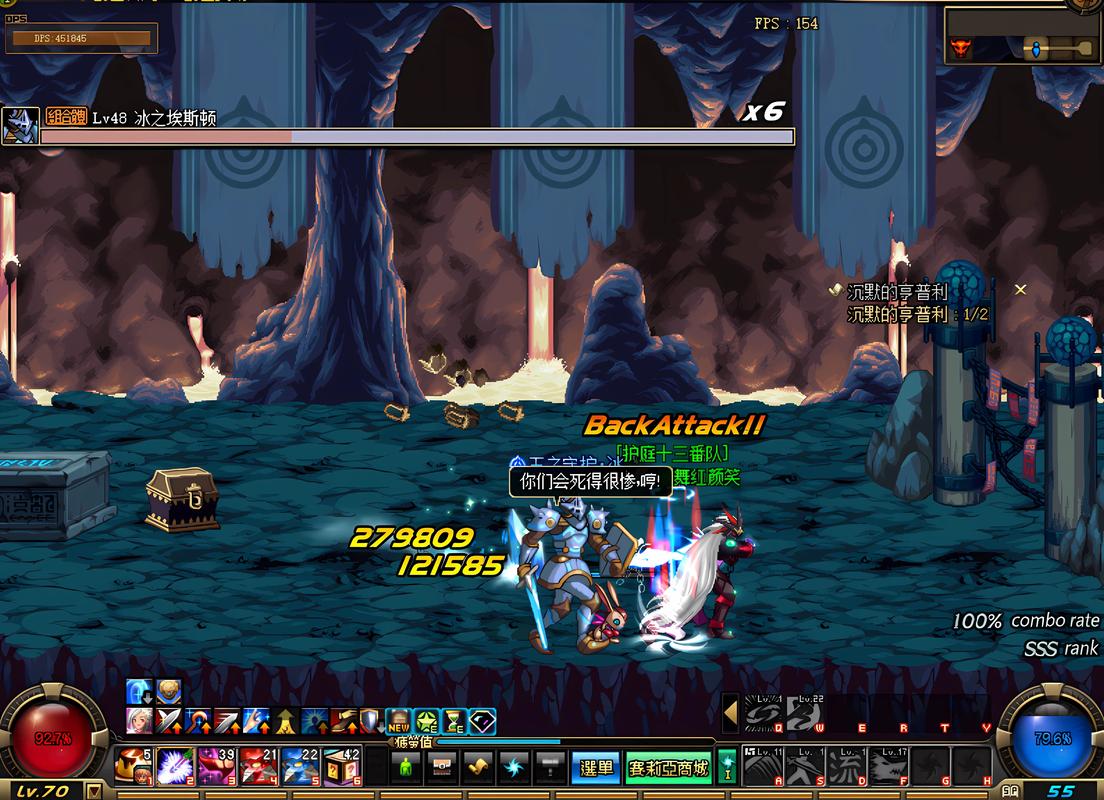1104x800 pixels.
Task: Click the skill bar's yellow arrow expander
Action: pos(731,713)
